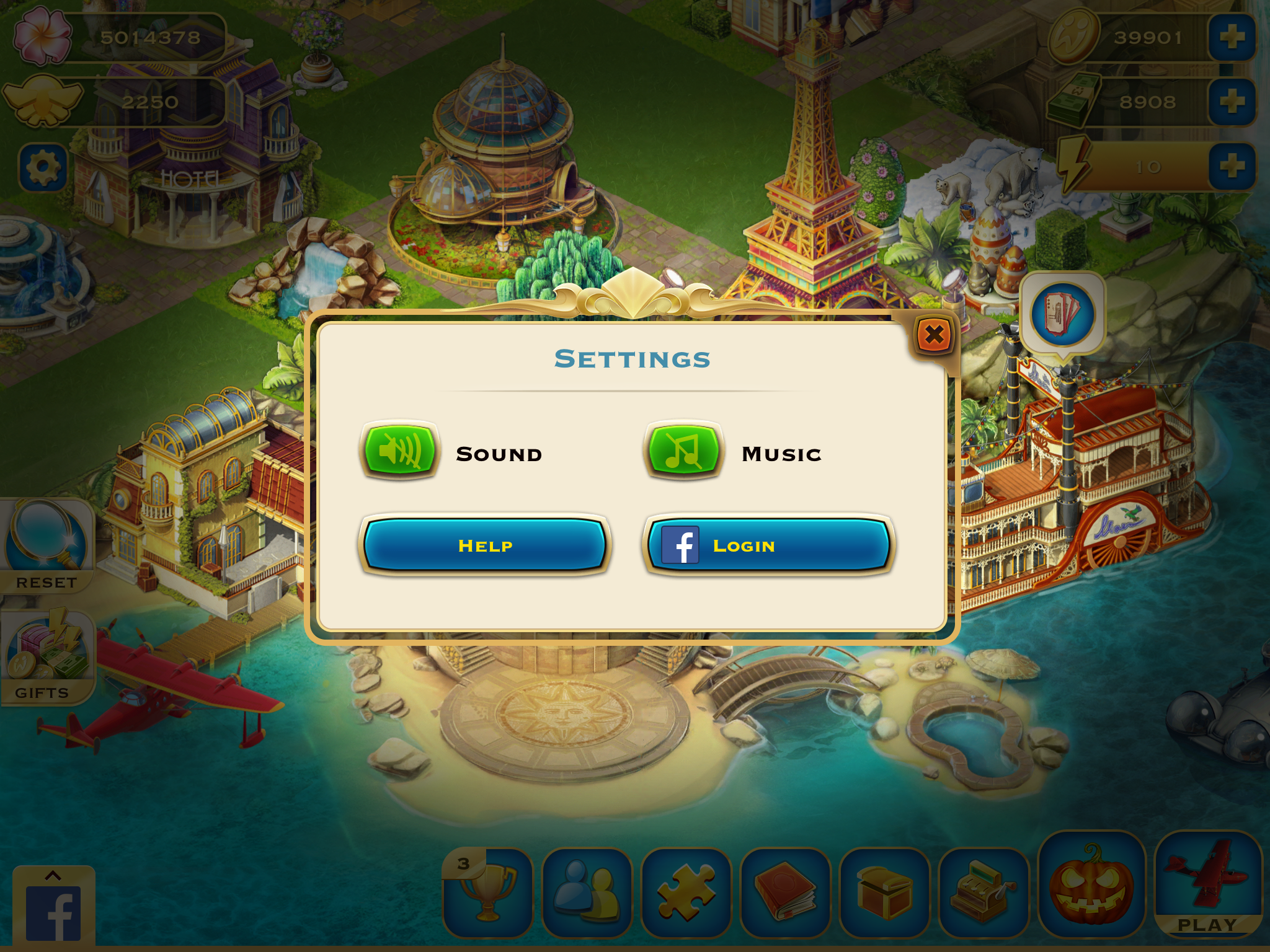Viewport: 1270px width, 952px height.
Task: Expand the Facebook tab
Action: point(54,906)
